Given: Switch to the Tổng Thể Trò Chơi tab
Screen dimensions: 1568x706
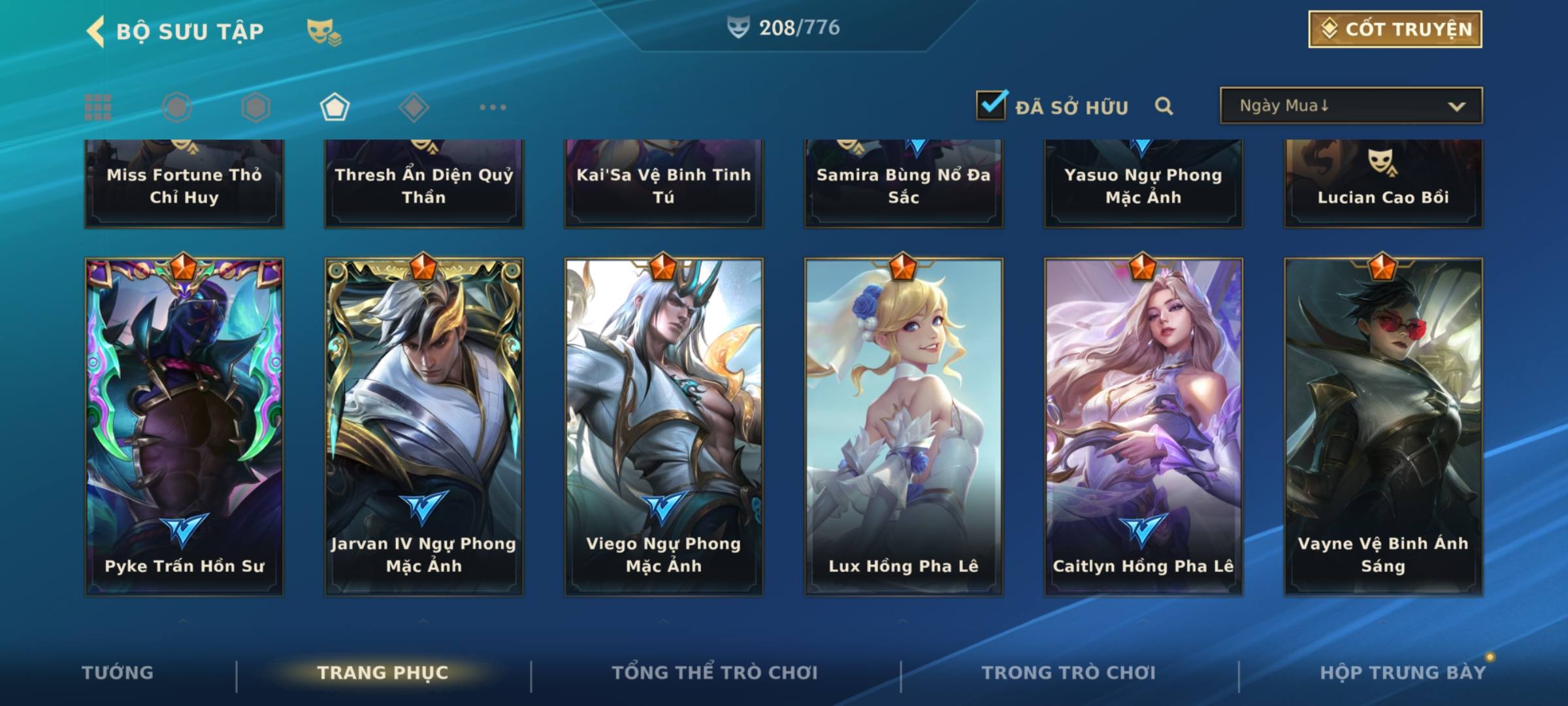Looking at the screenshot, I should click(715, 673).
